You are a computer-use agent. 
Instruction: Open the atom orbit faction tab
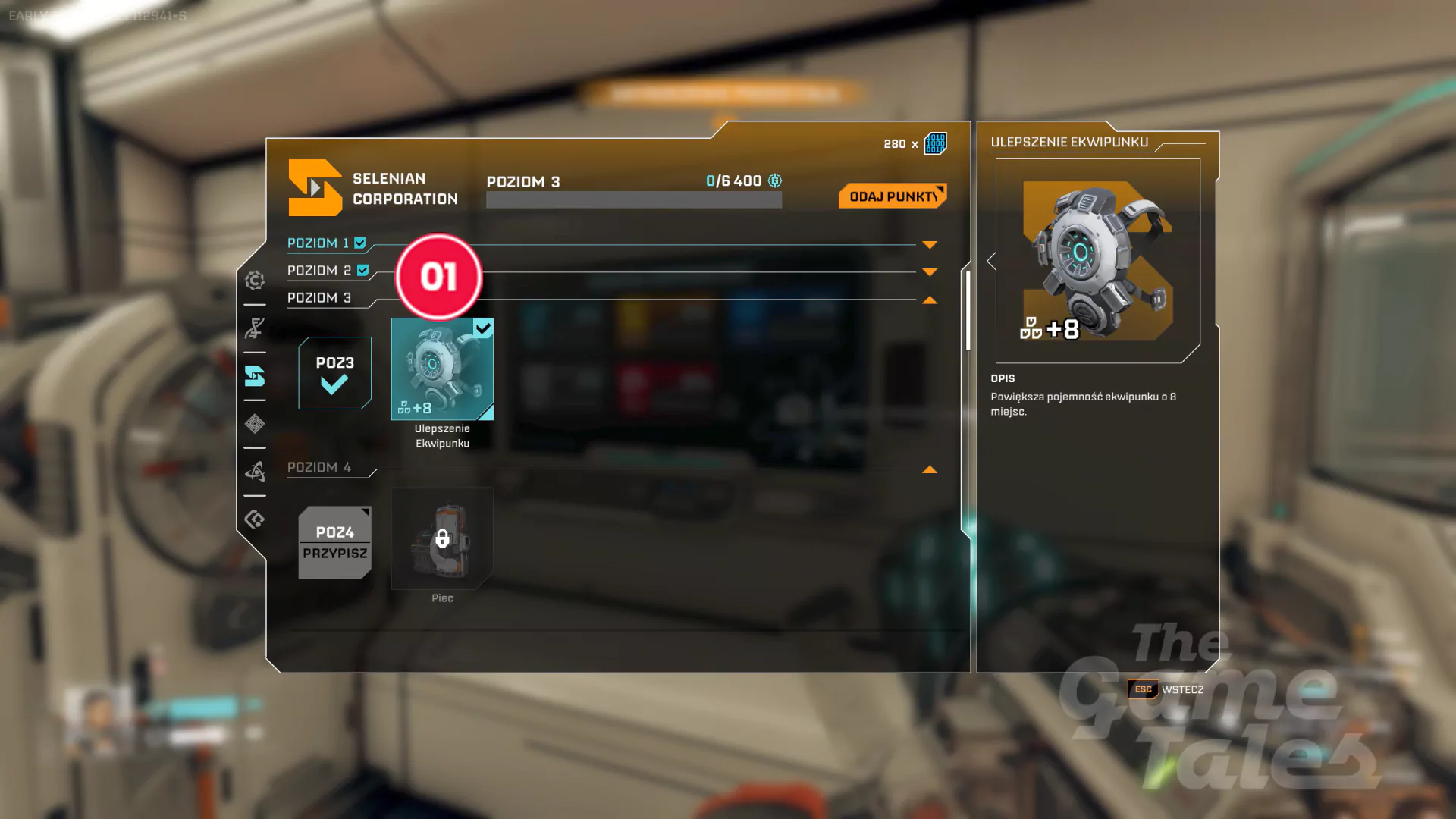(x=255, y=472)
